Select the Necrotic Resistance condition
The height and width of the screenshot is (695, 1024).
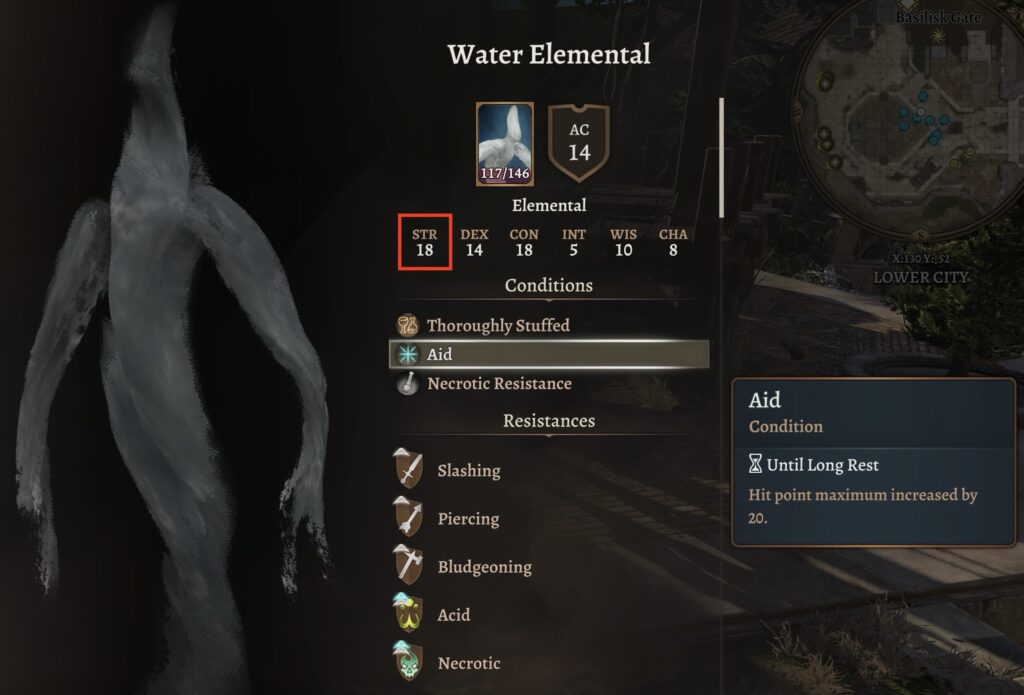click(498, 383)
